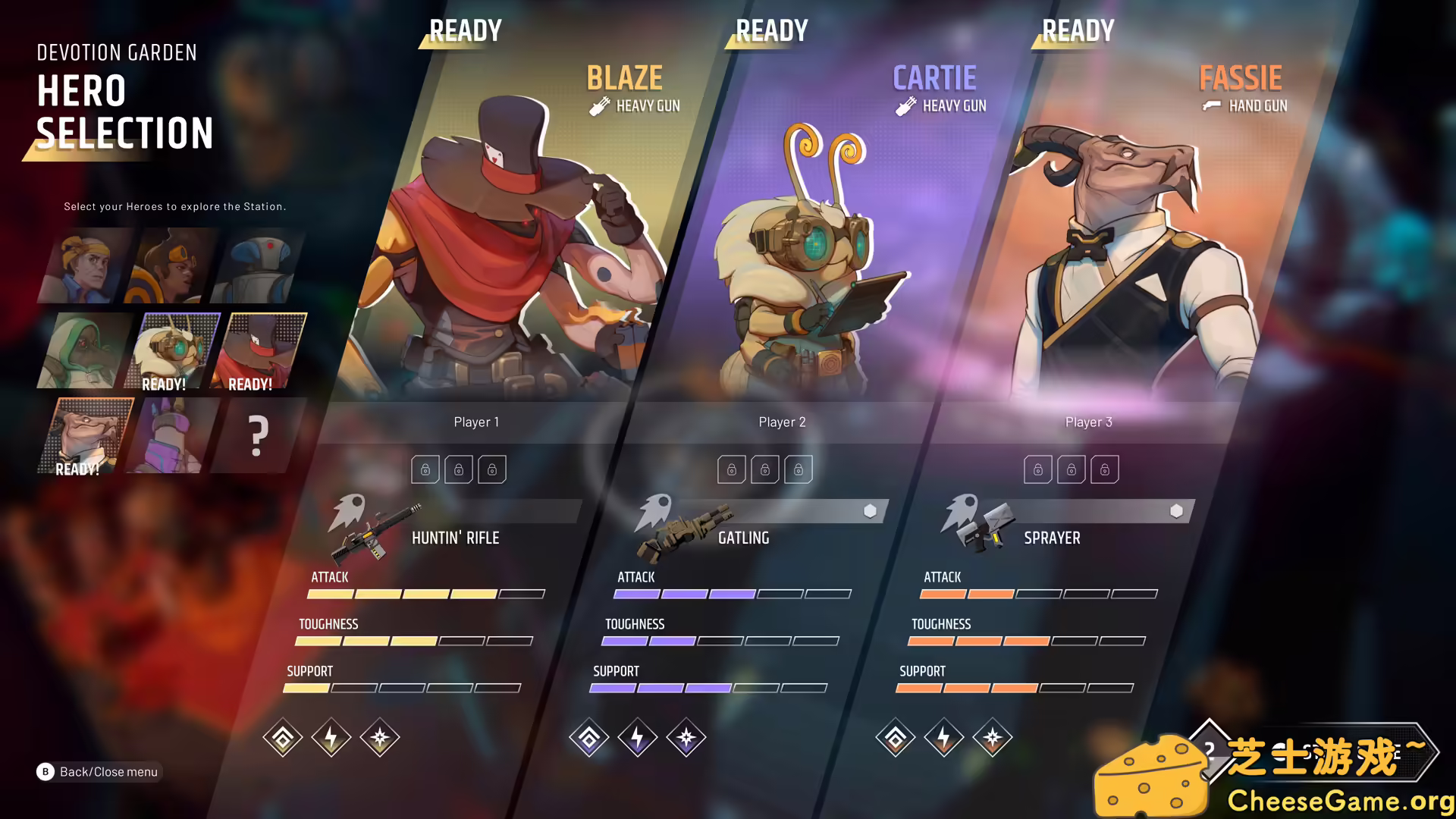The width and height of the screenshot is (1456, 819).
Task: Select Fassie's horned portrait in the hero grid
Action: coord(86,436)
